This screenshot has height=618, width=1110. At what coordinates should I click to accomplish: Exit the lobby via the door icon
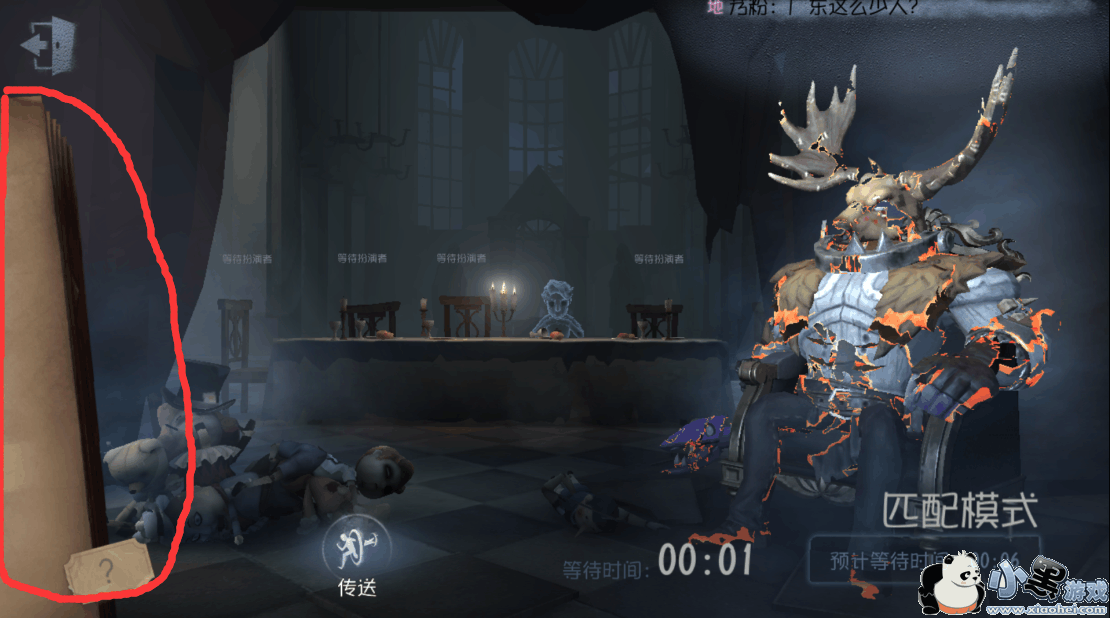[x=48, y=45]
